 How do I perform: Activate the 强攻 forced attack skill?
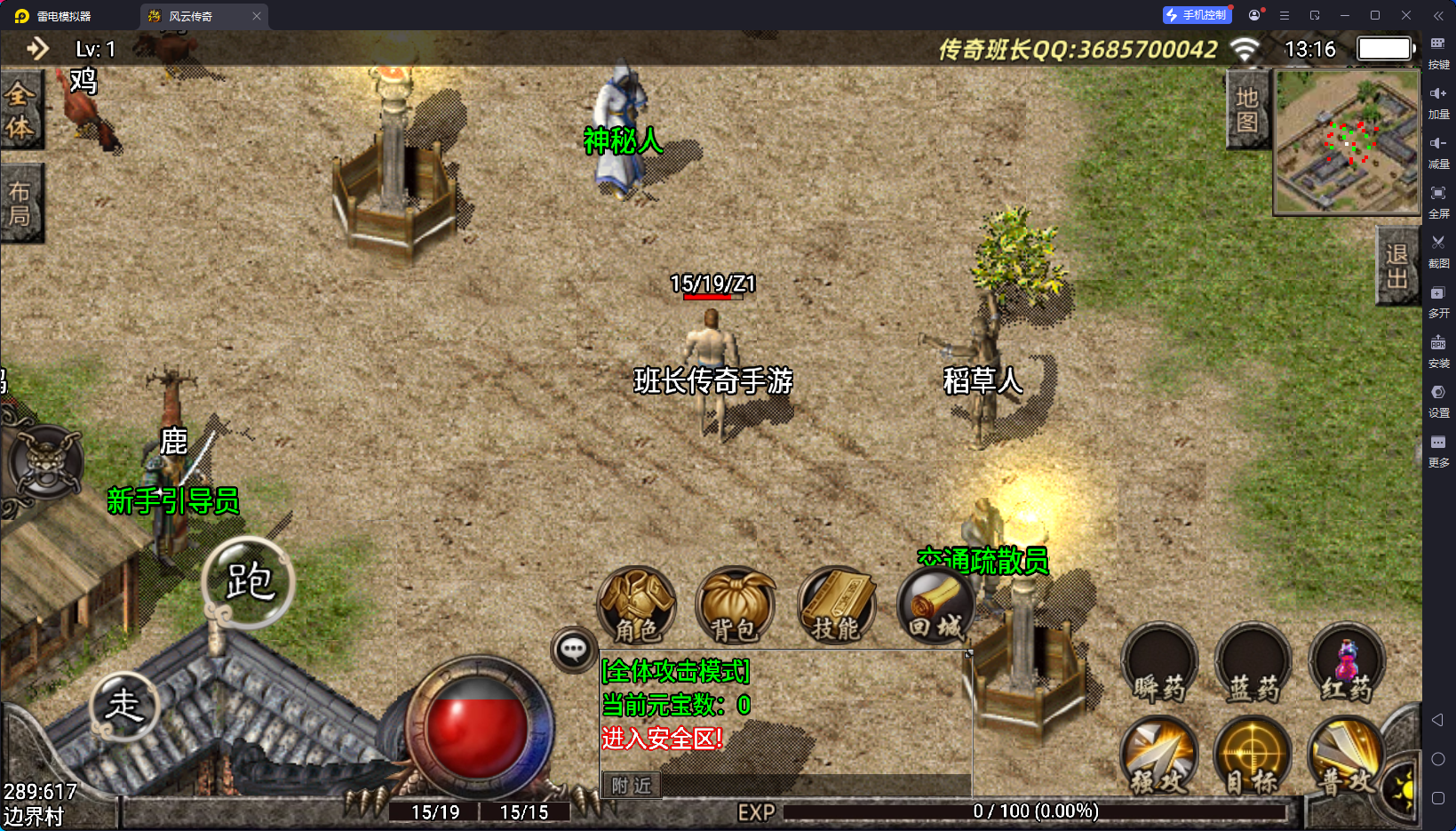click(1158, 757)
